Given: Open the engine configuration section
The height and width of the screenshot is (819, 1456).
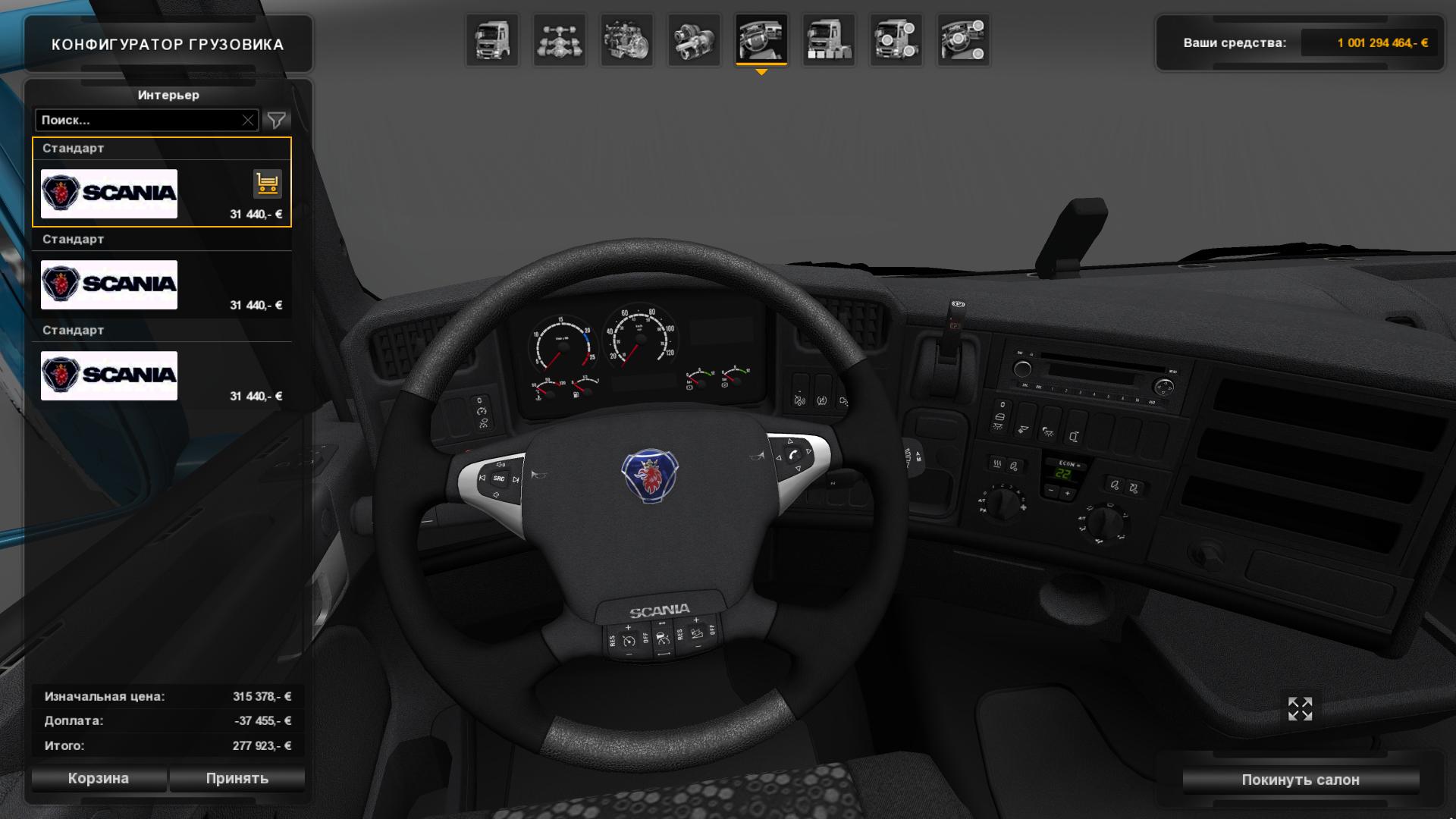Looking at the screenshot, I should 626,40.
